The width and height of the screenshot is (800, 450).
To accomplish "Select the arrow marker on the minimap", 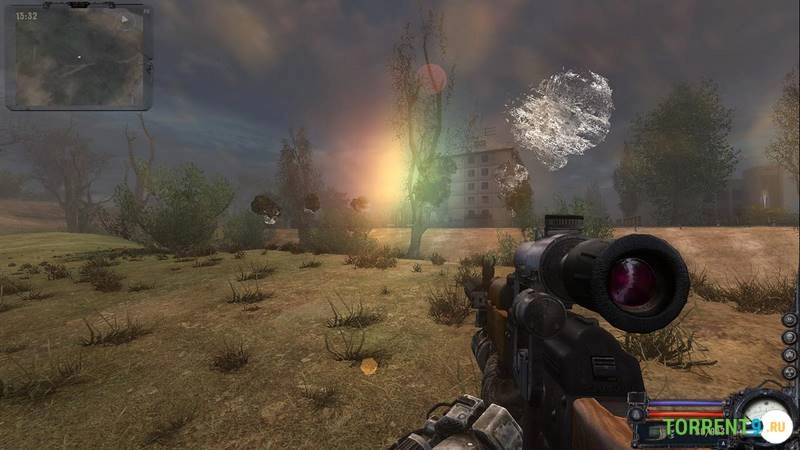I will pos(125,19).
